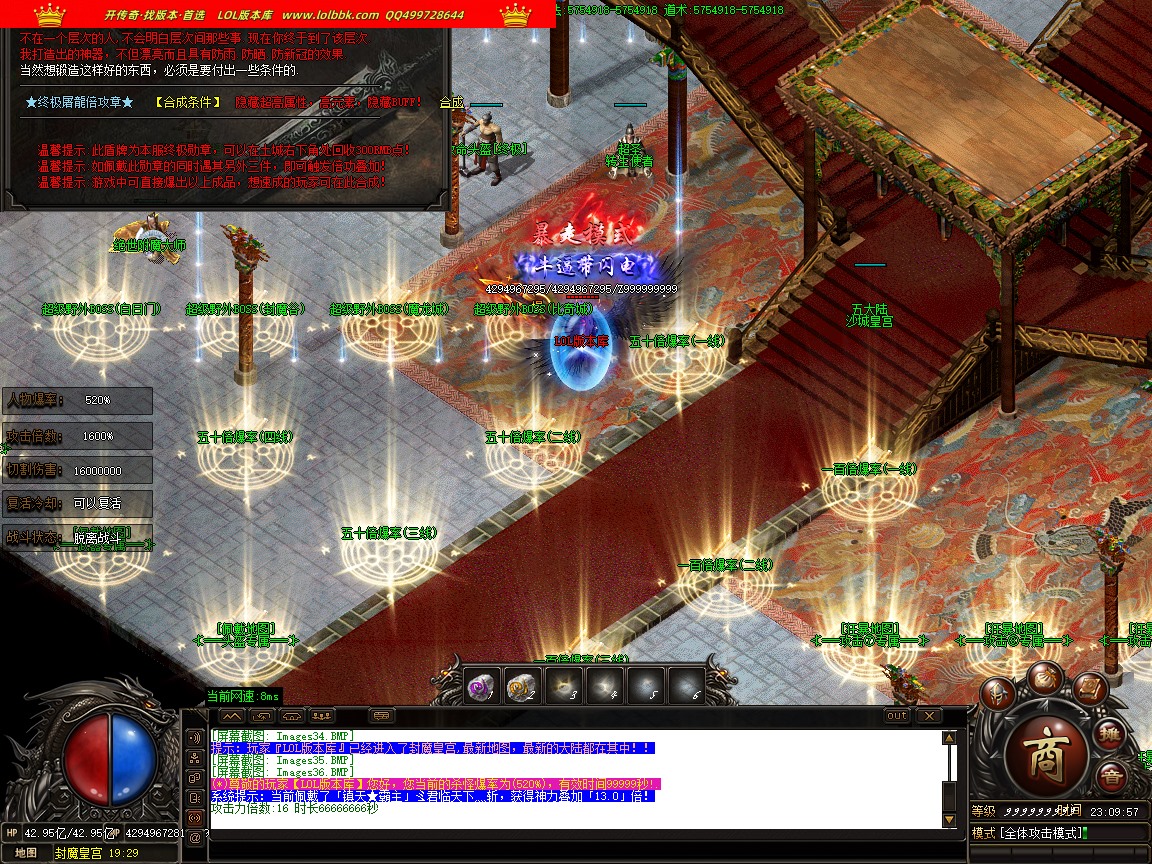Use the golden scroll in hotbar slot 2
1152x864 pixels.
[522, 686]
